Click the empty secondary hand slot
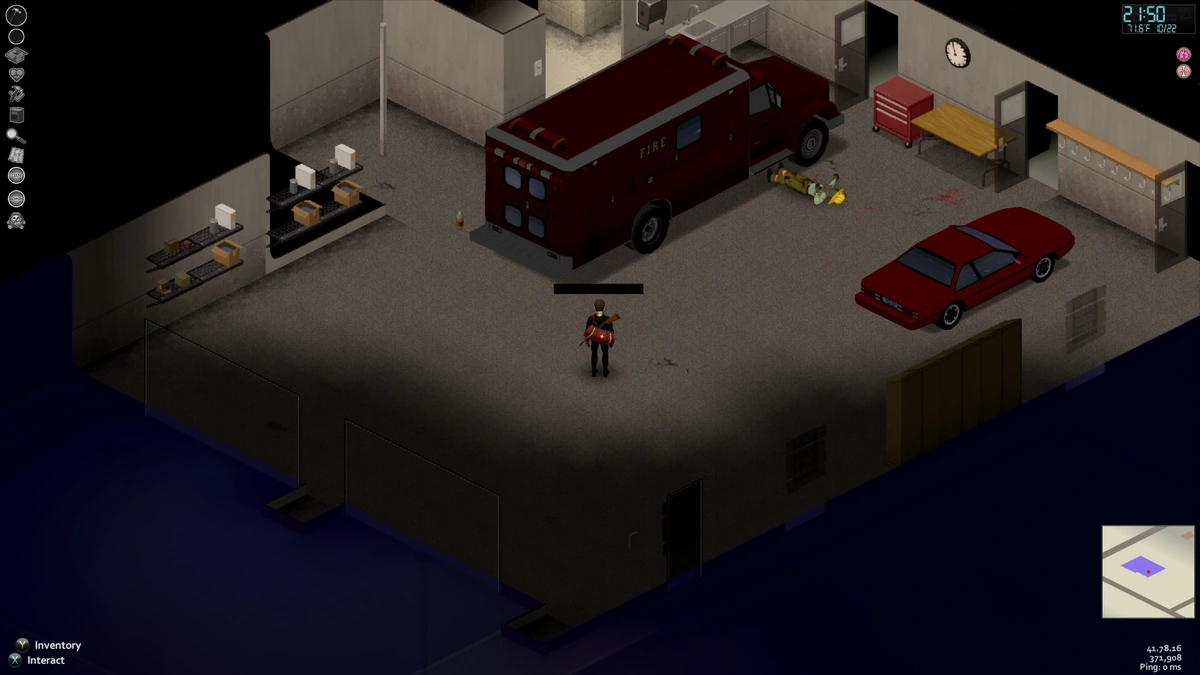The height and width of the screenshot is (675, 1200). (x=16, y=36)
